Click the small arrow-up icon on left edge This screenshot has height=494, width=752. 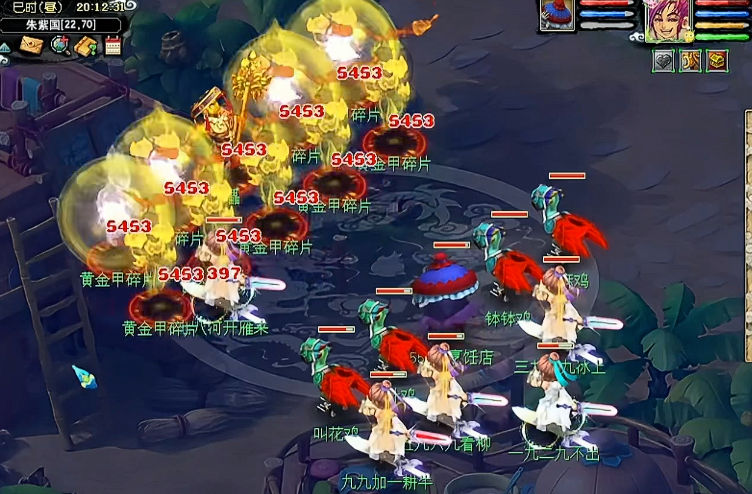pos(5,46)
